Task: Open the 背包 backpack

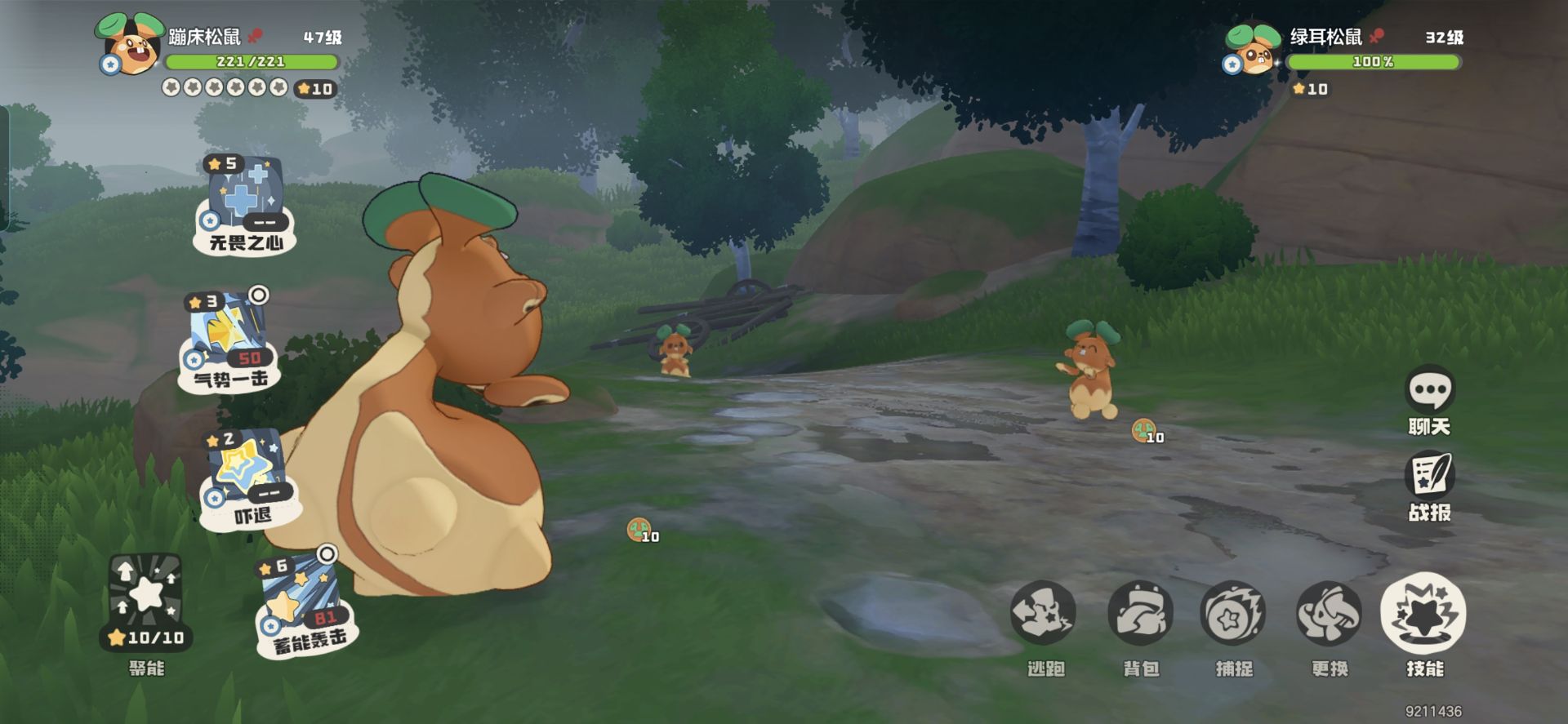Action: click(1140, 613)
